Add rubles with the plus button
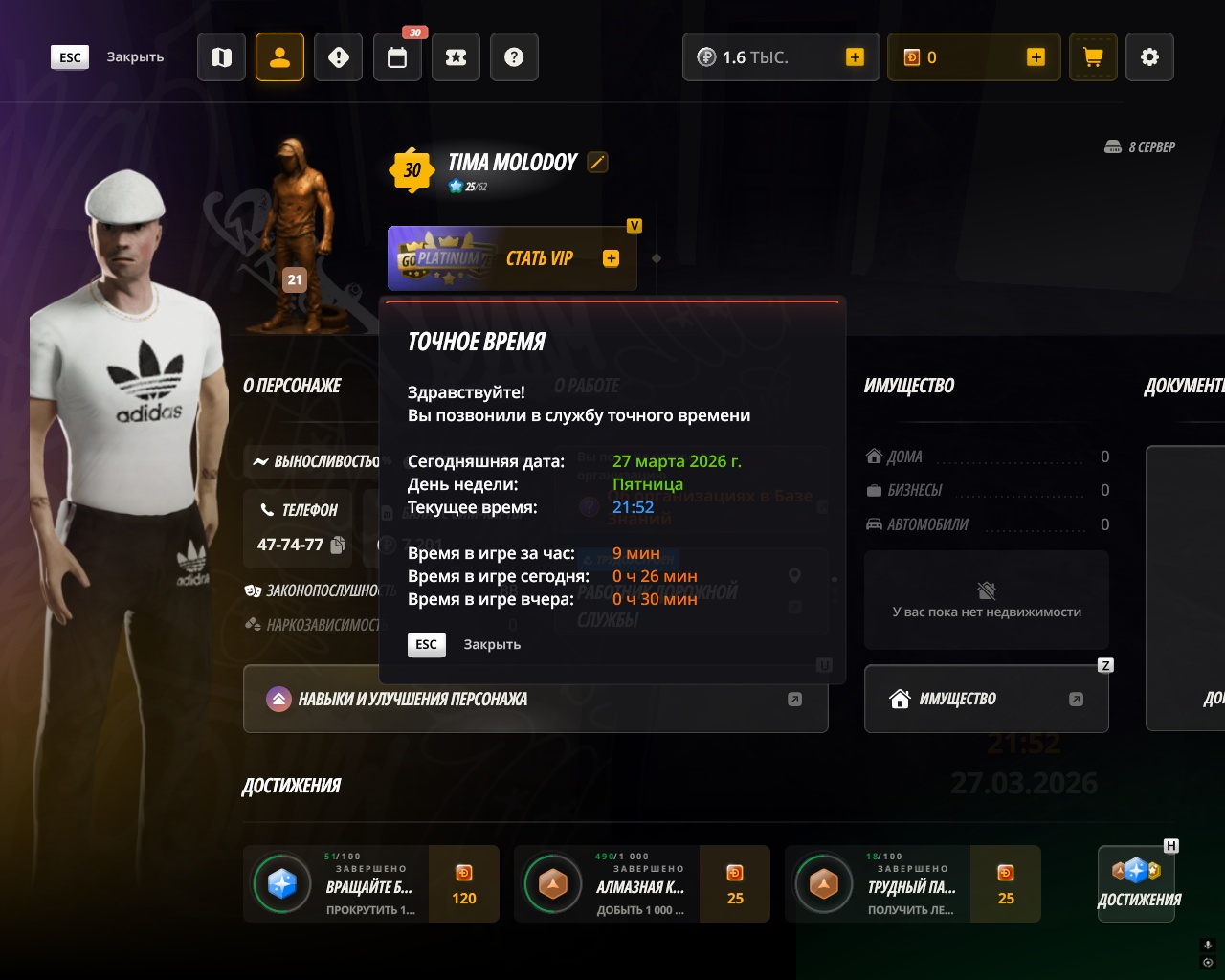 coord(855,57)
